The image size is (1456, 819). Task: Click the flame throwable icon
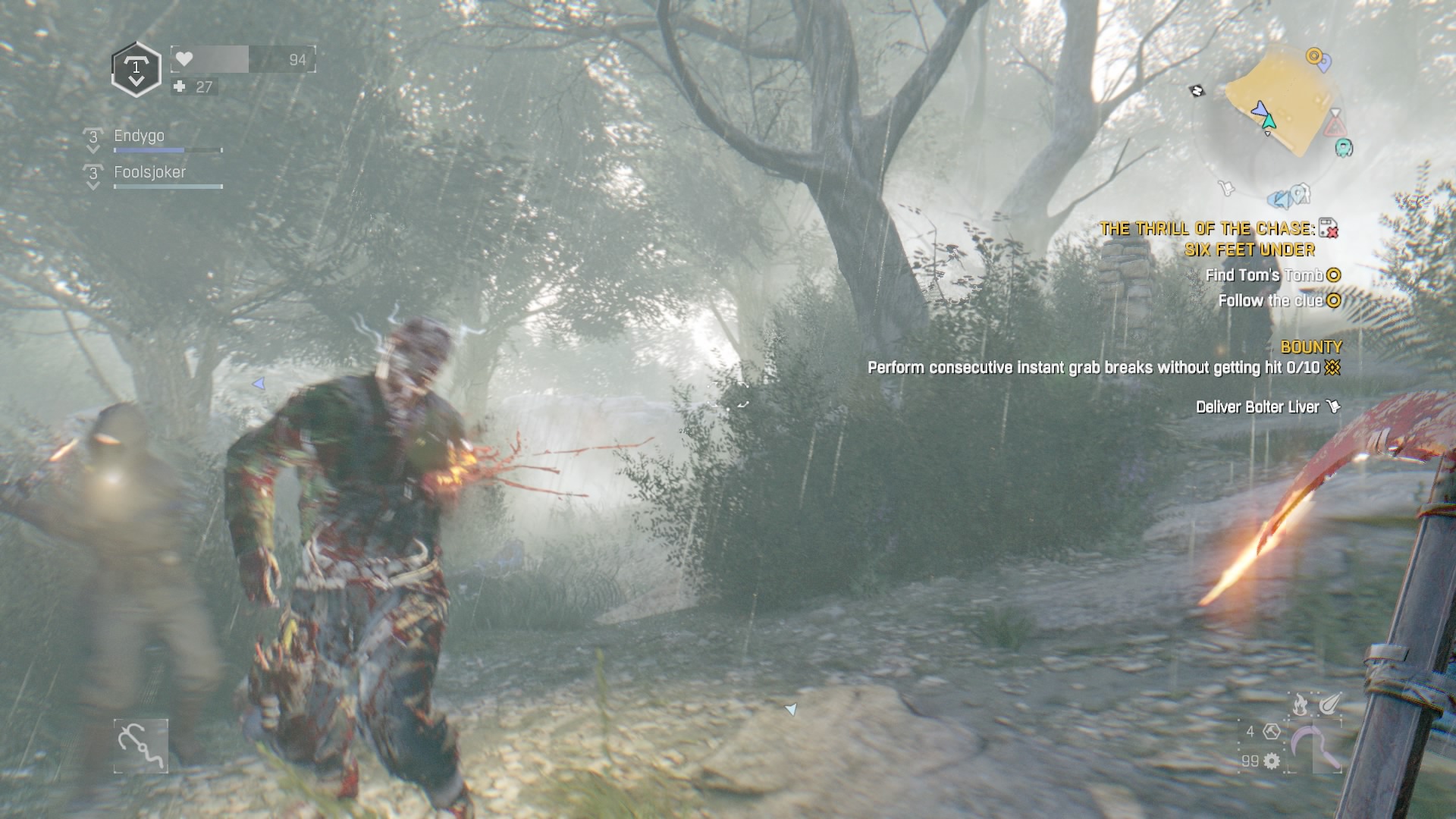tap(1300, 703)
